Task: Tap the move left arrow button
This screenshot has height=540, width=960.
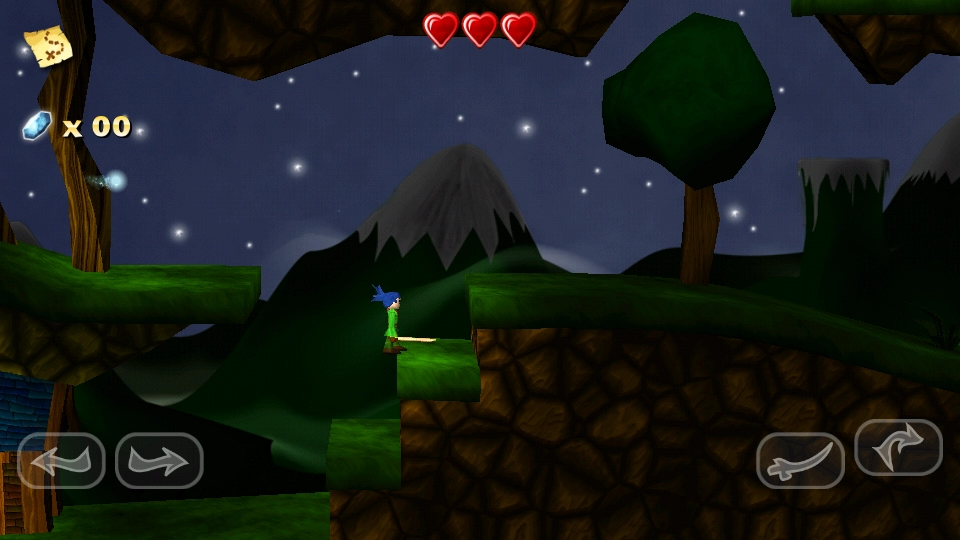Action: (61, 461)
